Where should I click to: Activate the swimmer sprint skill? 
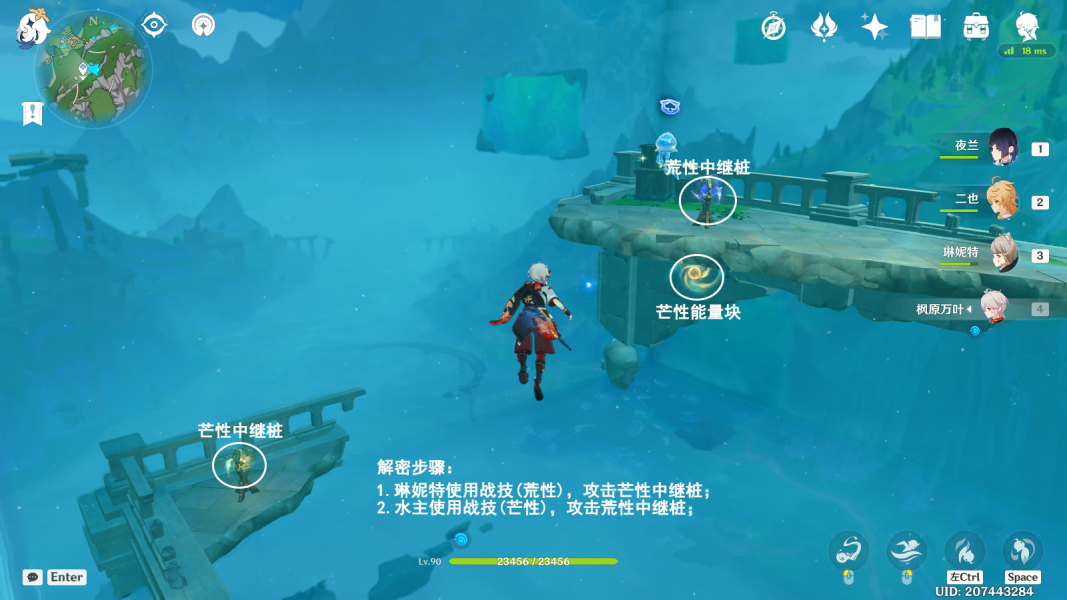coord(907,550)
